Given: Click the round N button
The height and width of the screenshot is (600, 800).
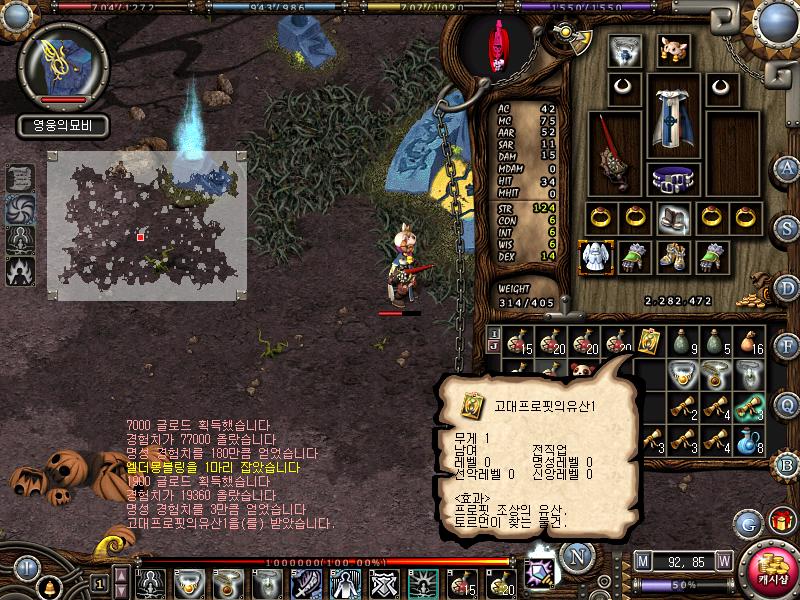Looking at the screenshot, I should pos(577,555).
